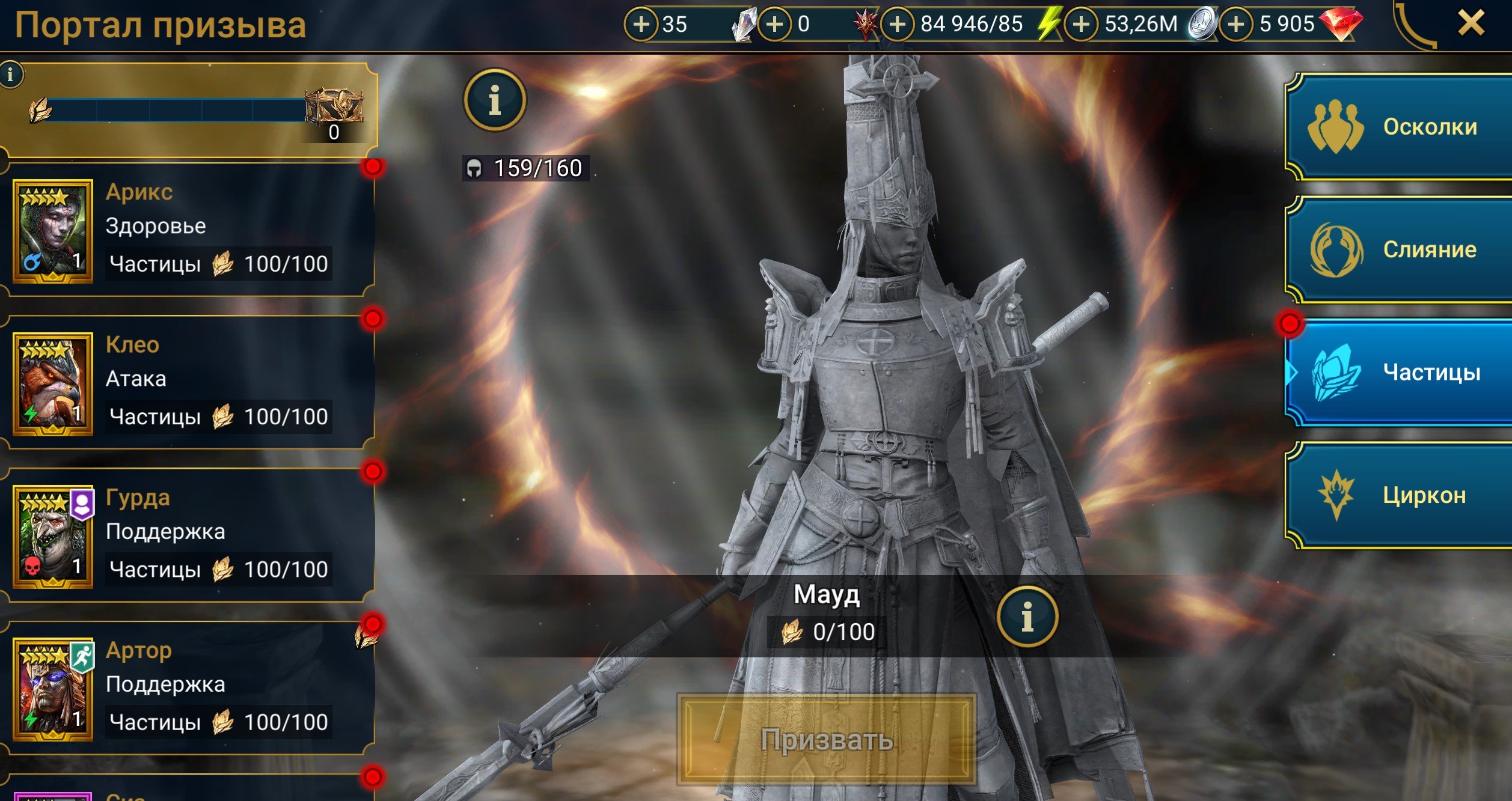Viewport: 1512px width, 801px height.
Task: Add the first currency showing 35
Action: [641, 24]
